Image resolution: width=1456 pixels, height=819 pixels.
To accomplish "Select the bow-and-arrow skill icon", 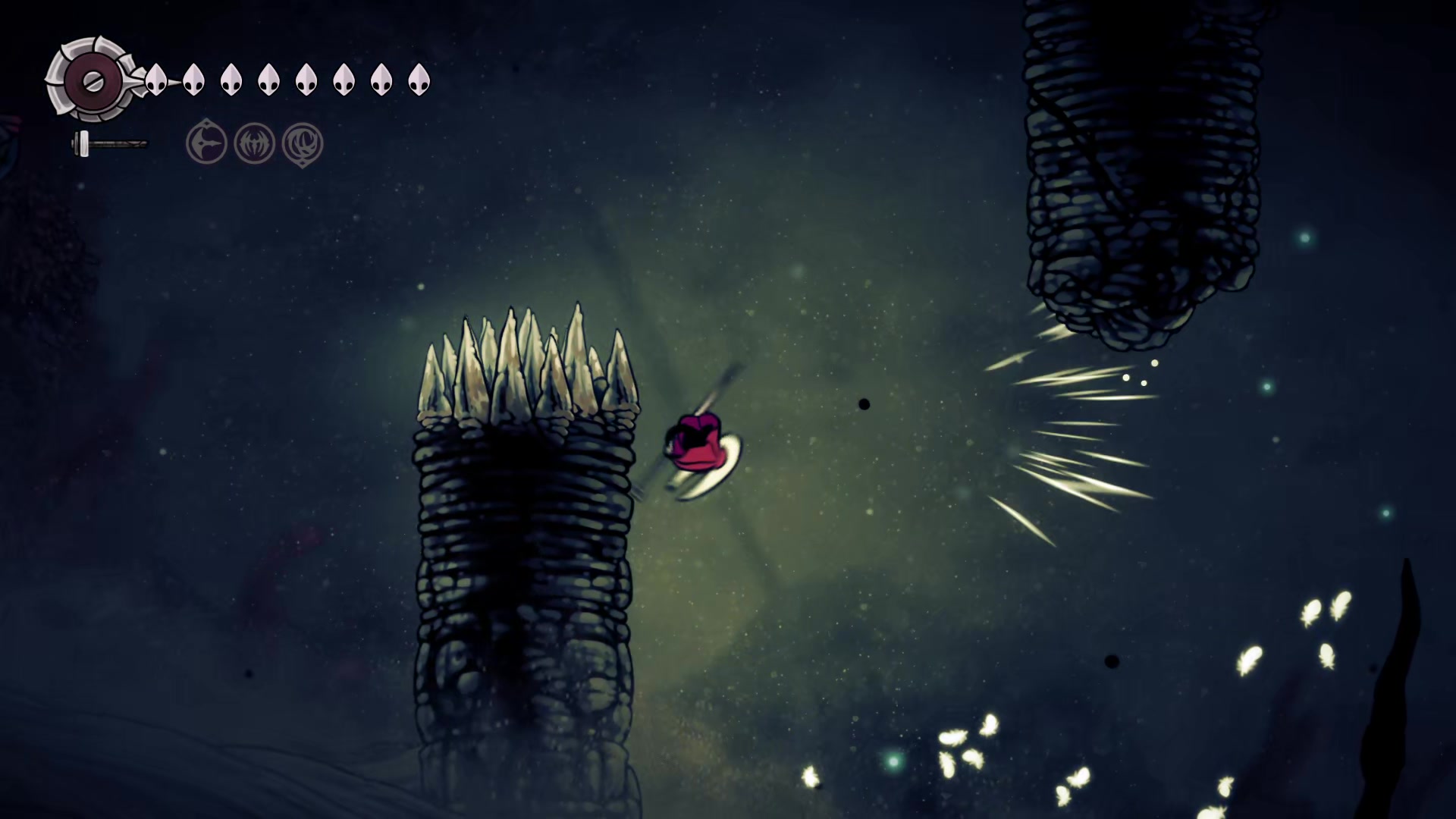I will (206, 143).
